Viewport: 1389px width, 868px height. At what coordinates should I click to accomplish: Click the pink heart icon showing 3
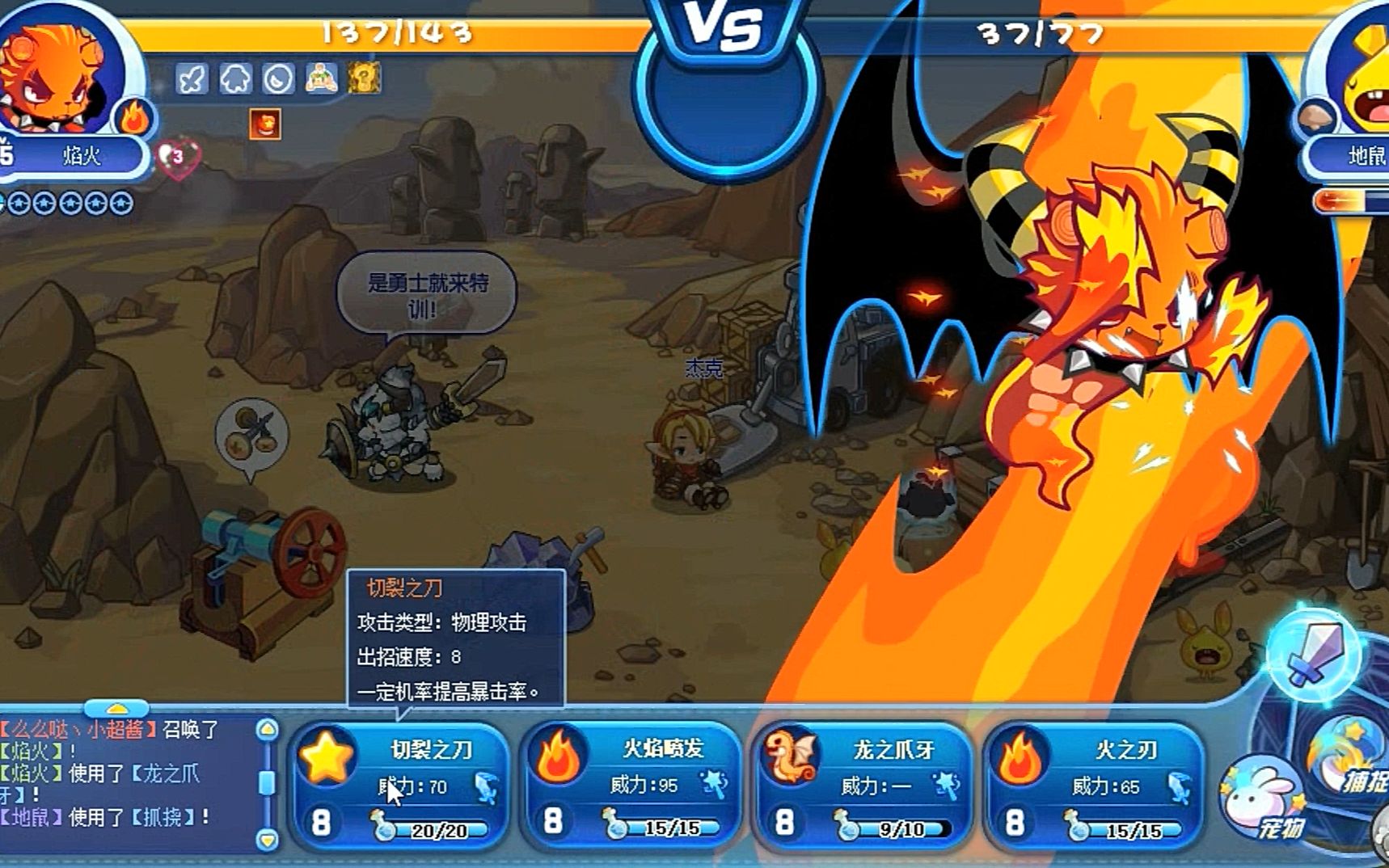pos(177,157)
